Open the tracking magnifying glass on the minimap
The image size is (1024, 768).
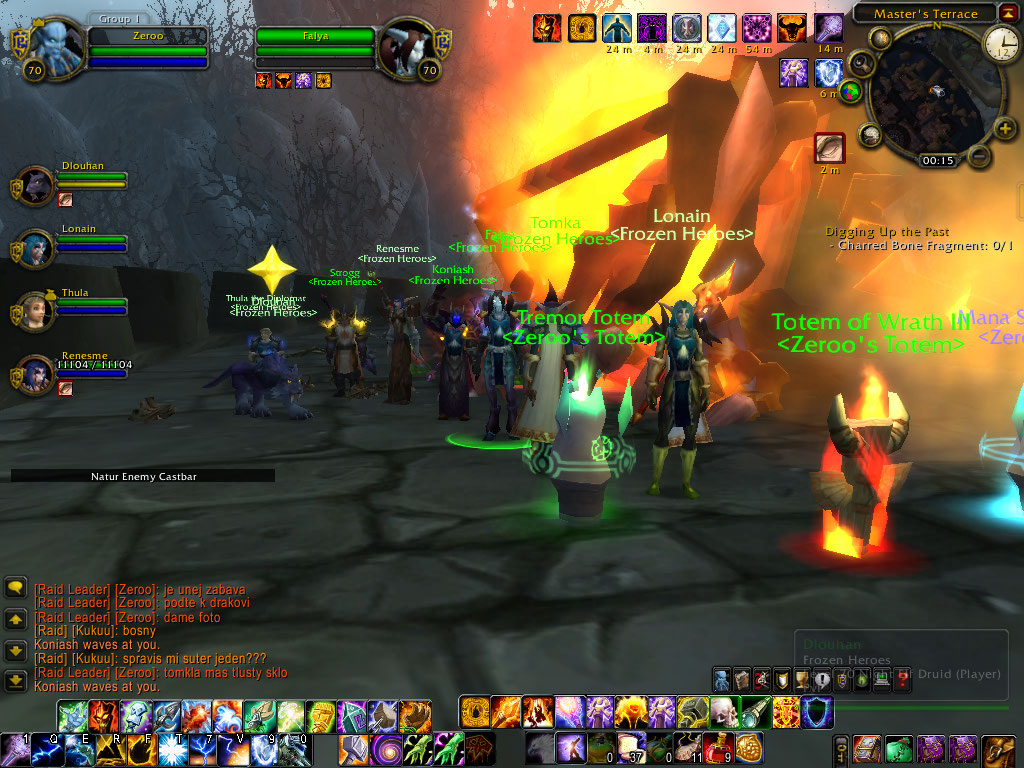point(861,65)
